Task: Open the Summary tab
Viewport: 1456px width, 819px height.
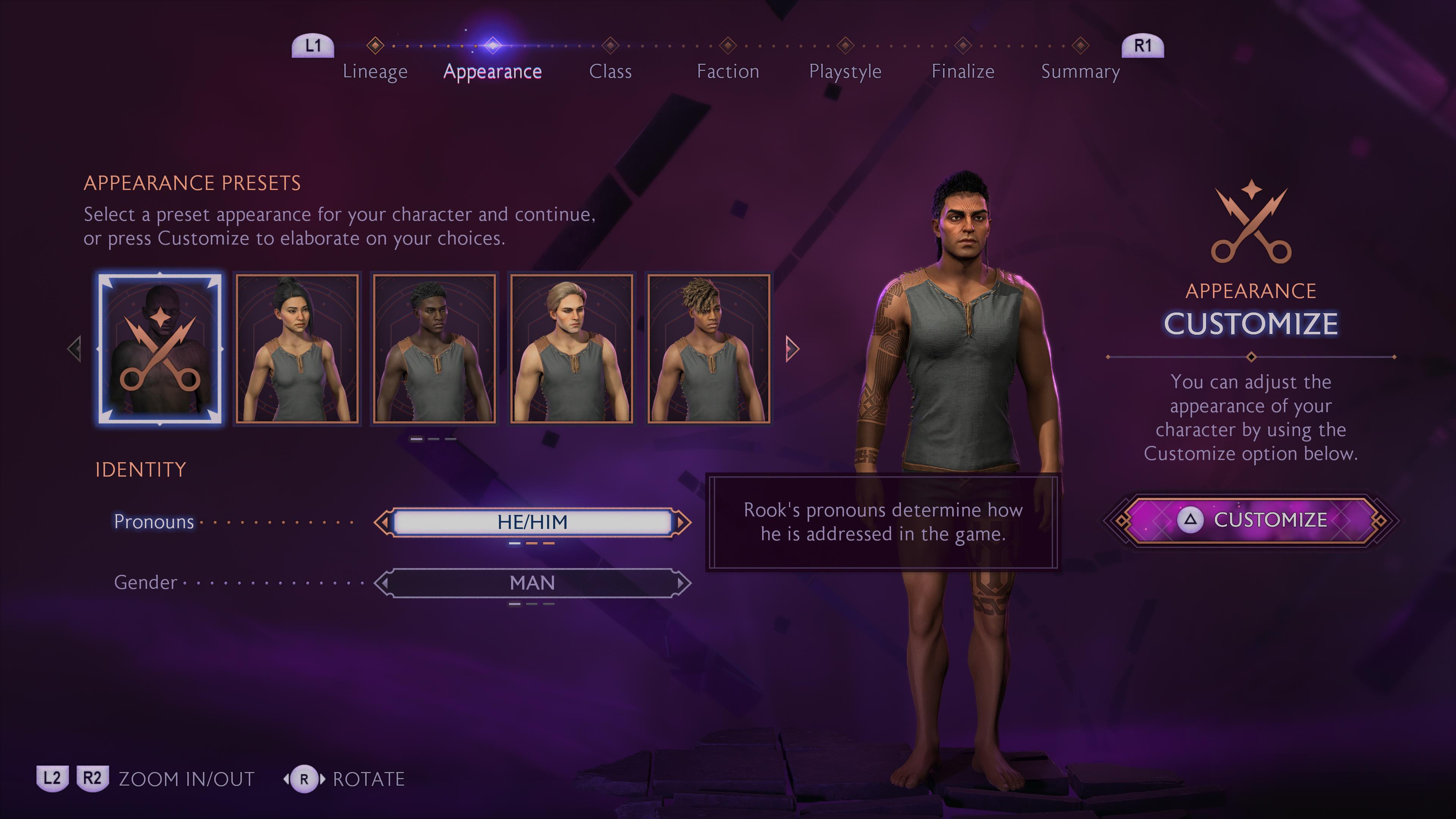Action: pos(1080,71)
